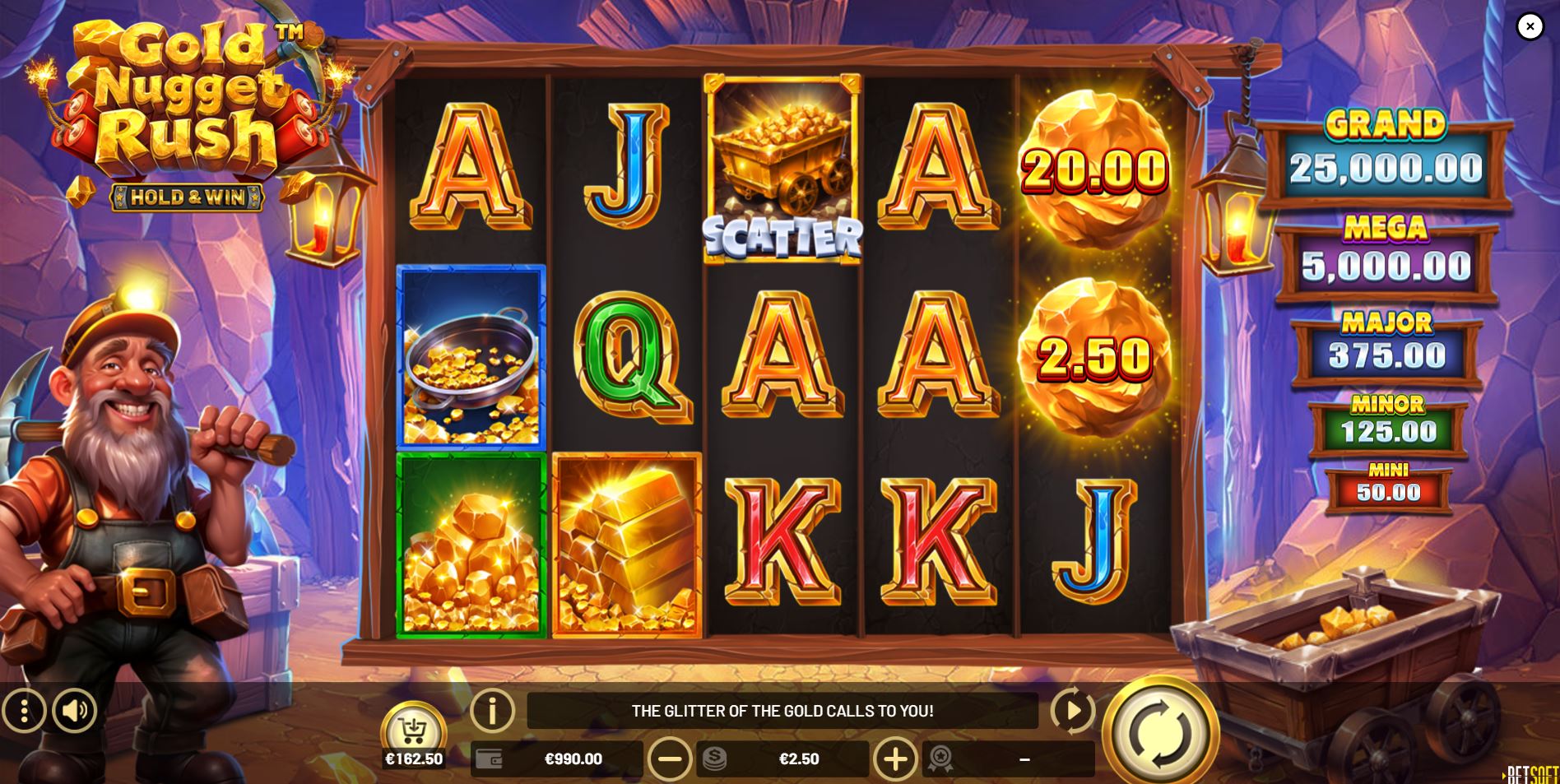Click the small fast-play arrow icon

[1074, 712]
